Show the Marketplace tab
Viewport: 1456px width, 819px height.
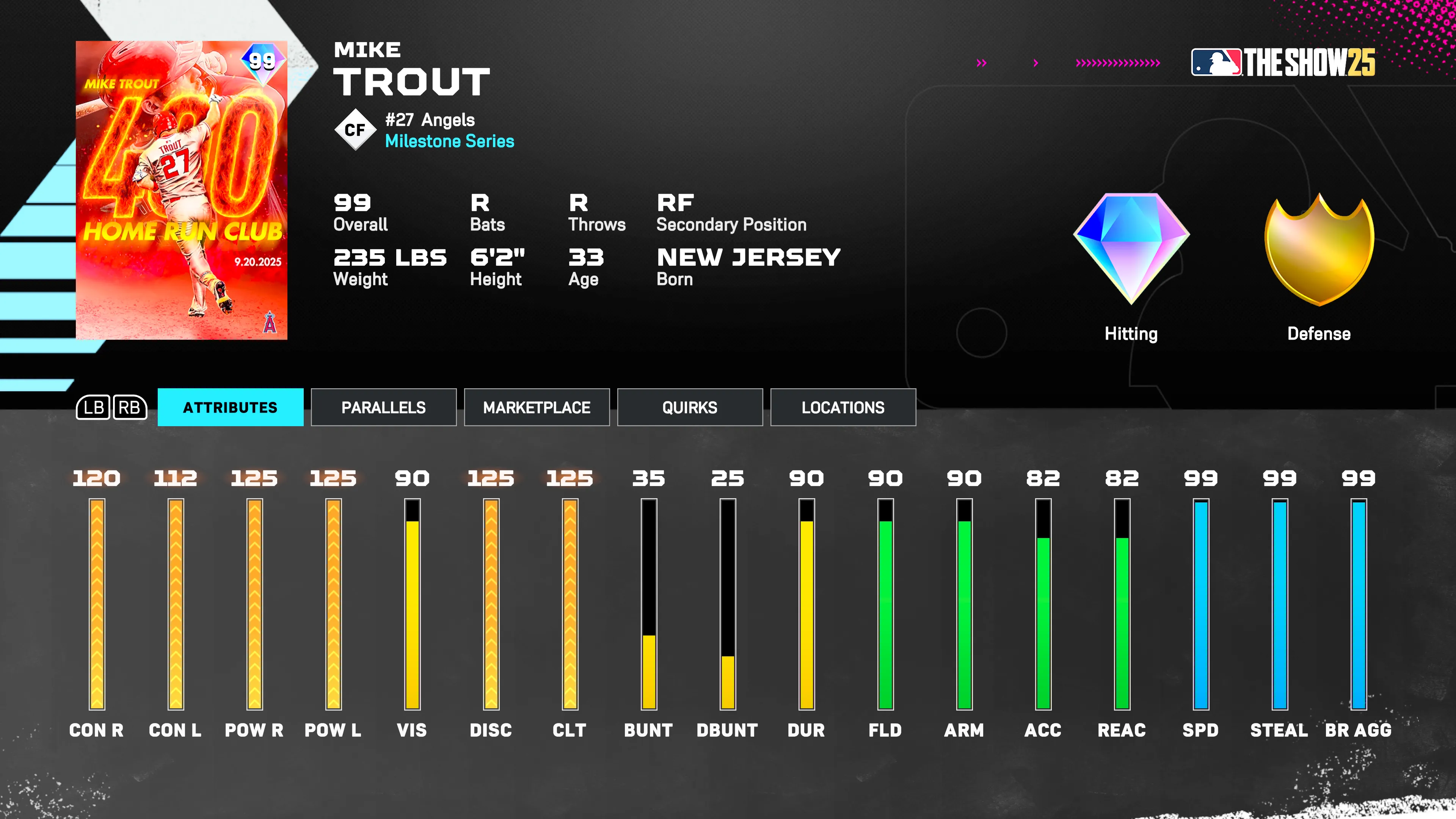click(x=537, y=407)
